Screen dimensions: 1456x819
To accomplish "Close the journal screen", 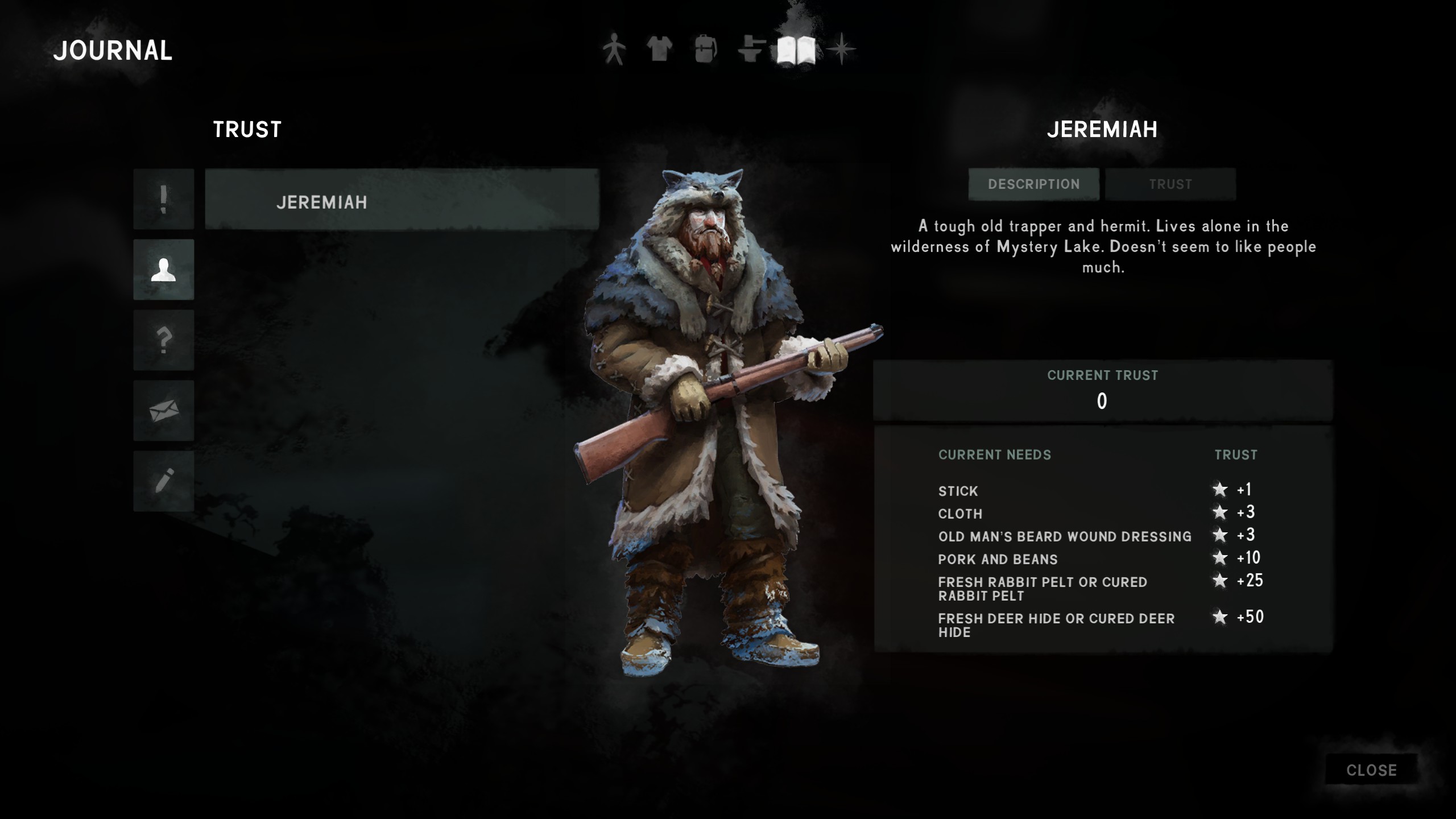I will pos(1371,770).
